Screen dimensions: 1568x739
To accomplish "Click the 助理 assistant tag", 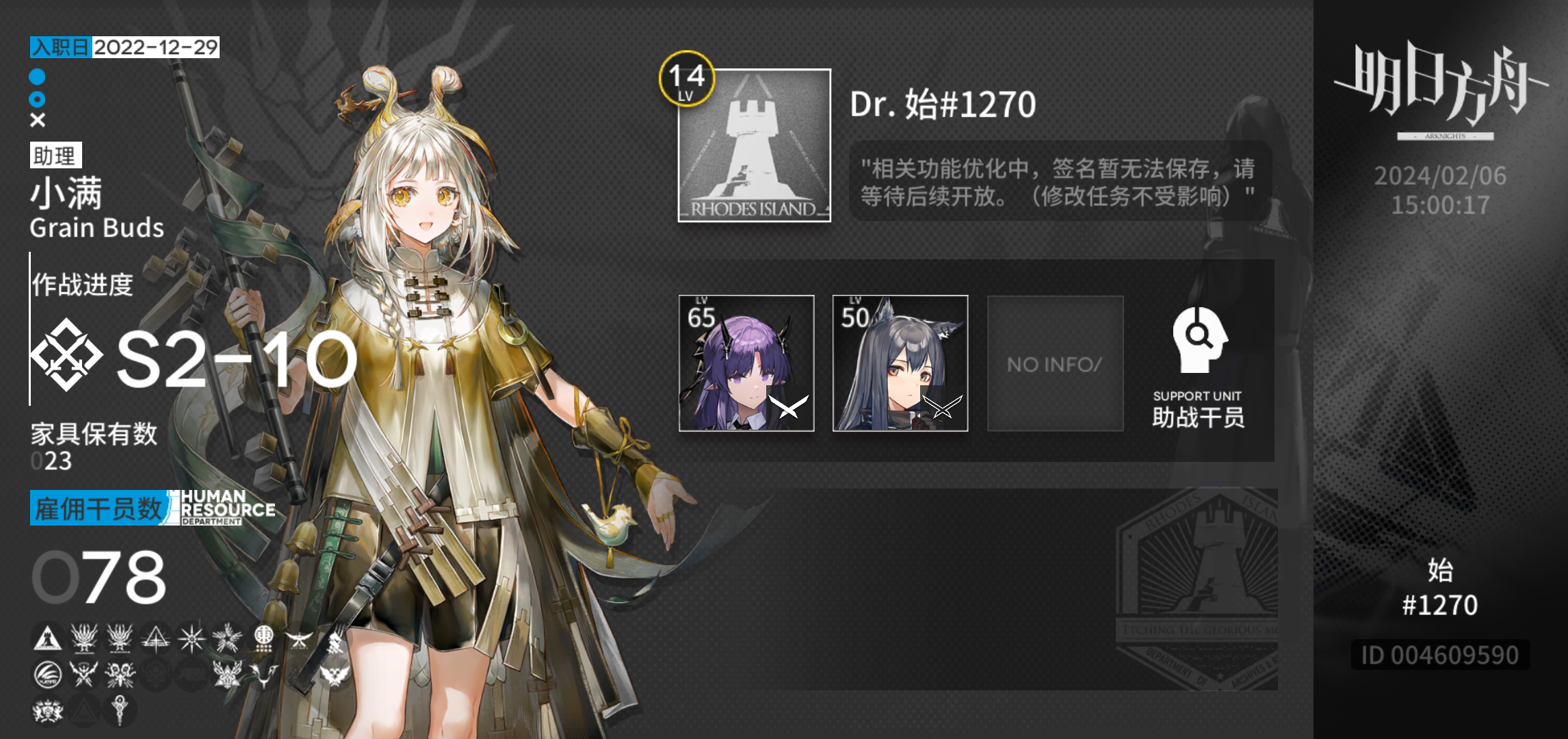I will (55, 155).
